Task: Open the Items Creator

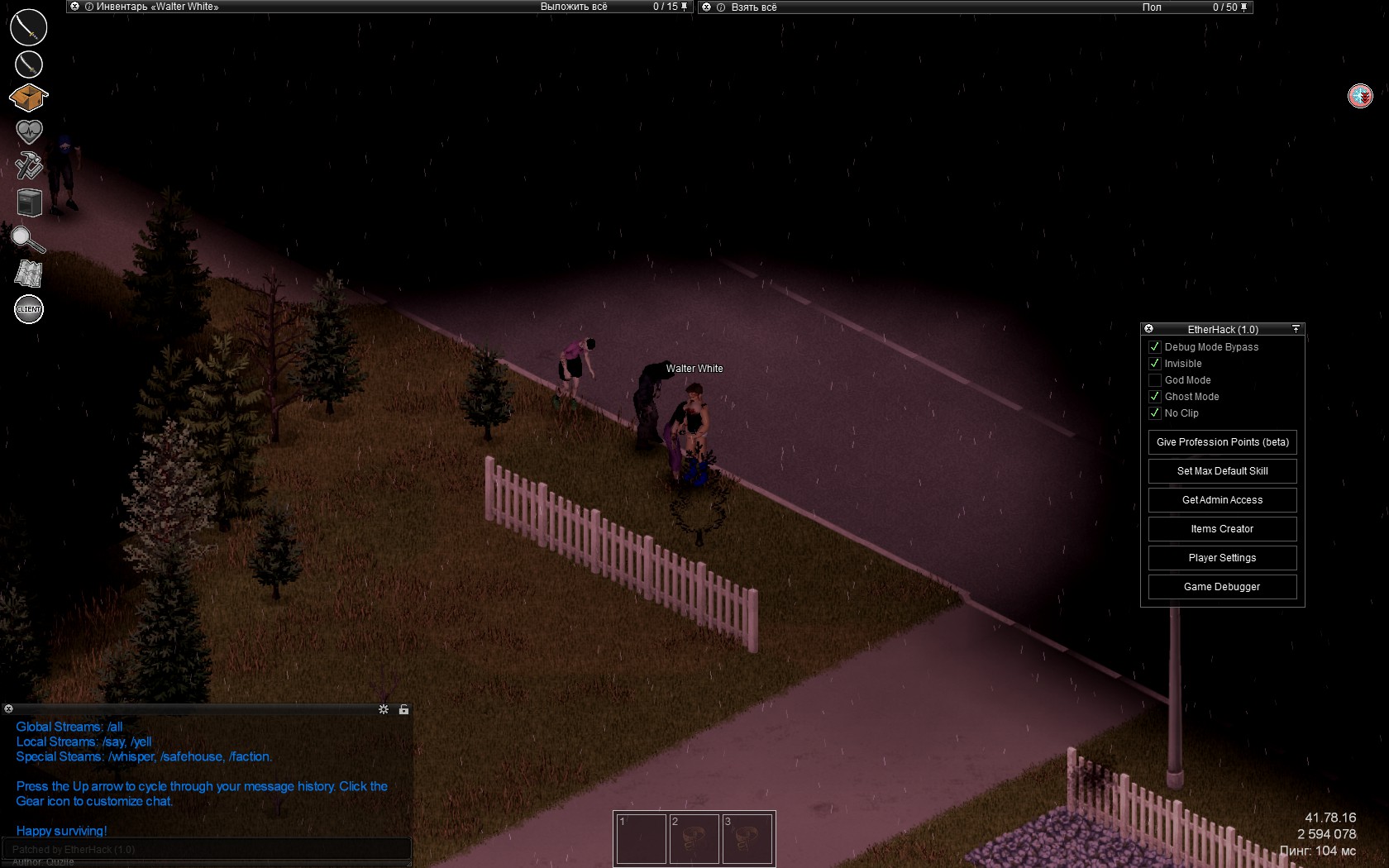Action: [1222, 529]
